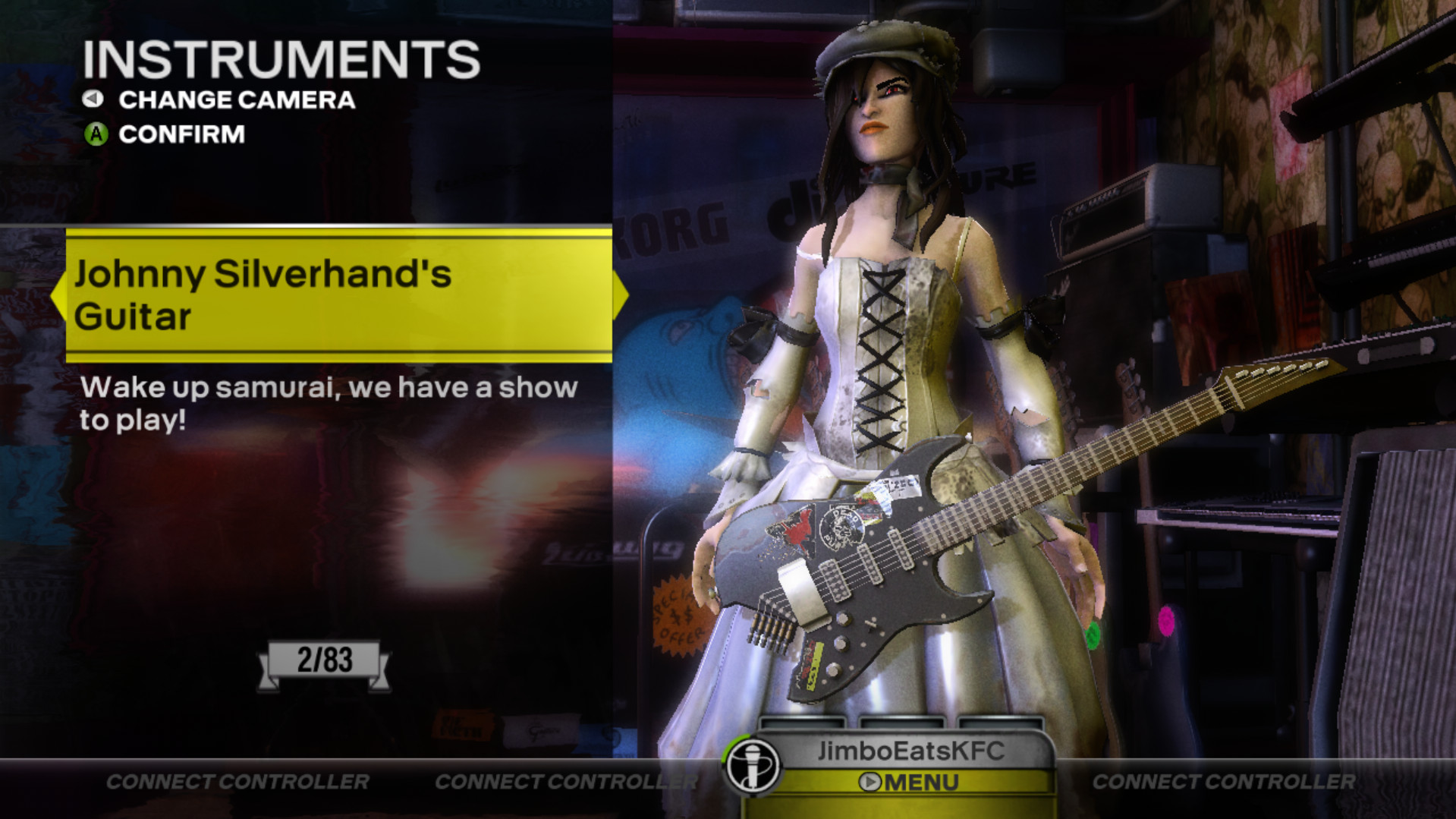Select the JimboEatsKFC player nameplate
This screenshot has width=1456, height=819.
pyautogui.click(x=911, y=751)
